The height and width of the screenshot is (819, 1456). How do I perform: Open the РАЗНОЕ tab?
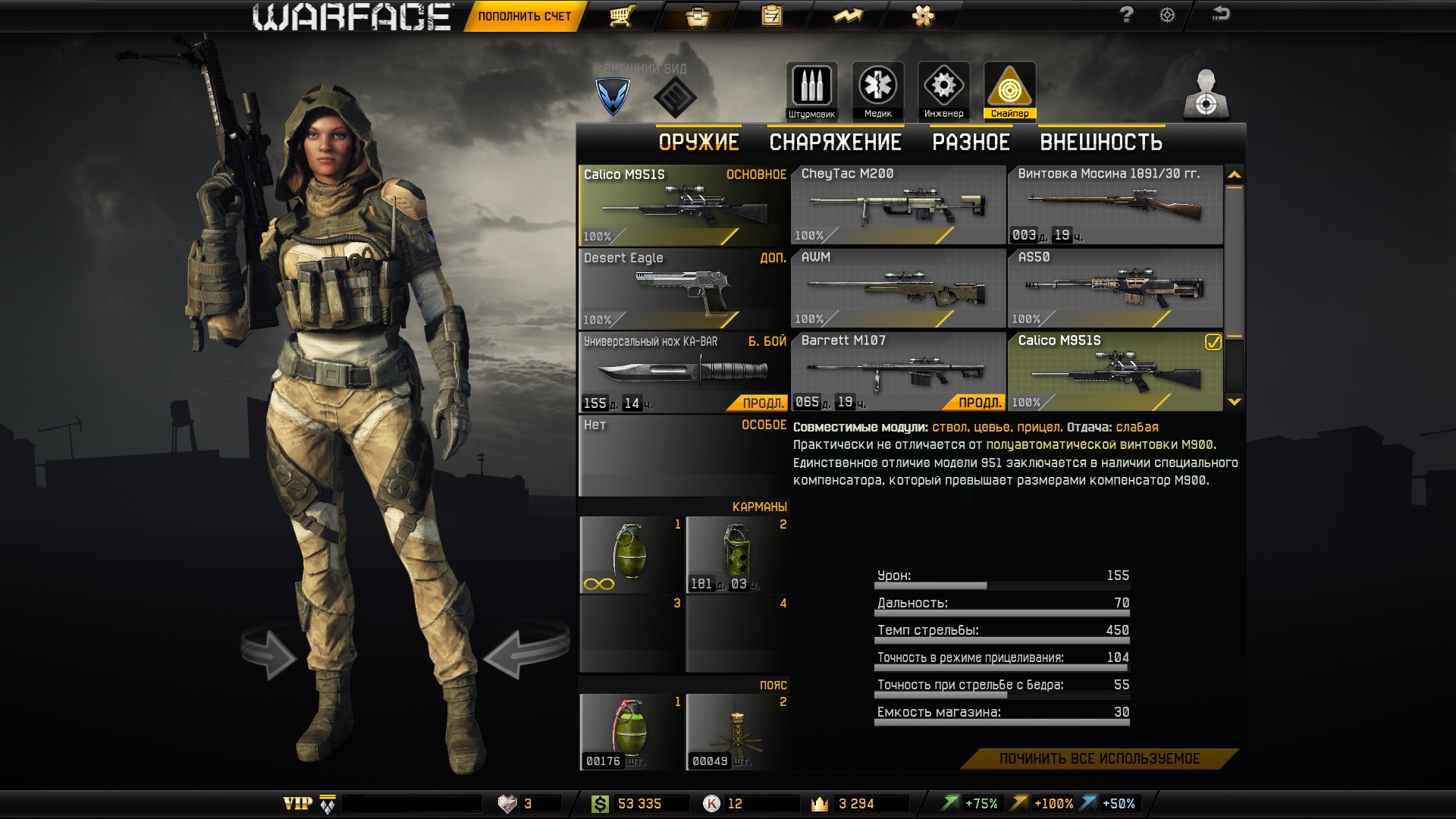click(971, 143)
